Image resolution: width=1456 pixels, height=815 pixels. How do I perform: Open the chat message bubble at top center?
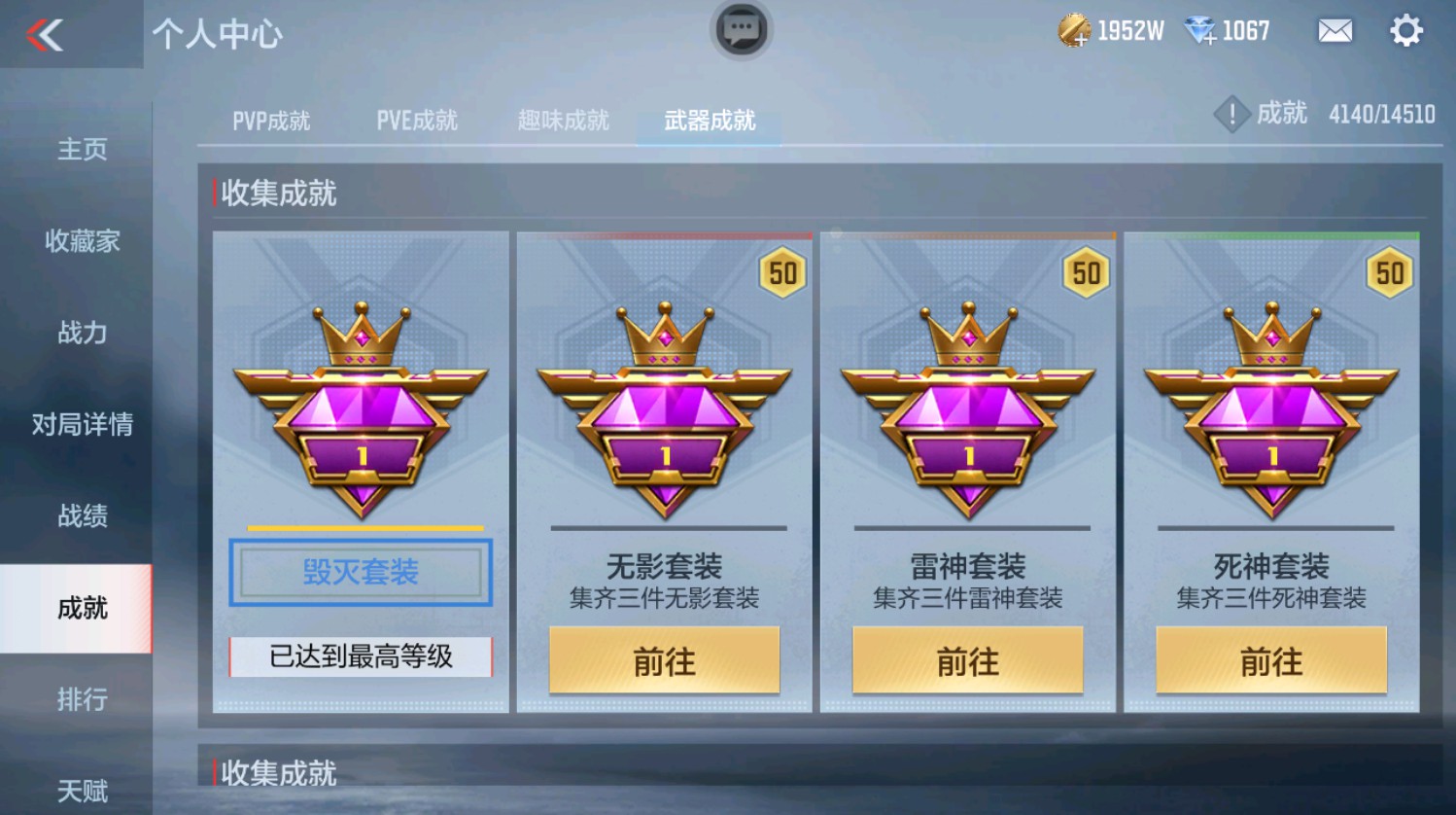[x=741, y=30]
